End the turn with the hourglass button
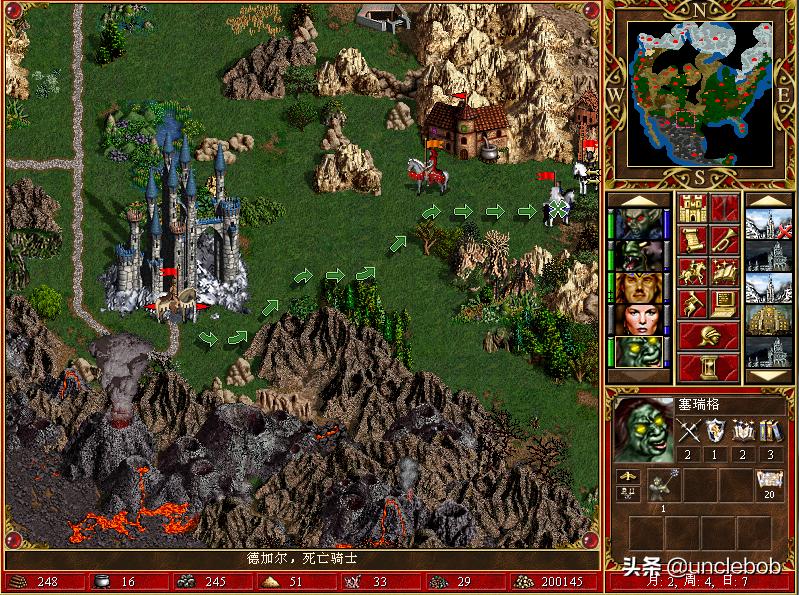This screenshot has height=595, width=799. (x=708, y=367)
